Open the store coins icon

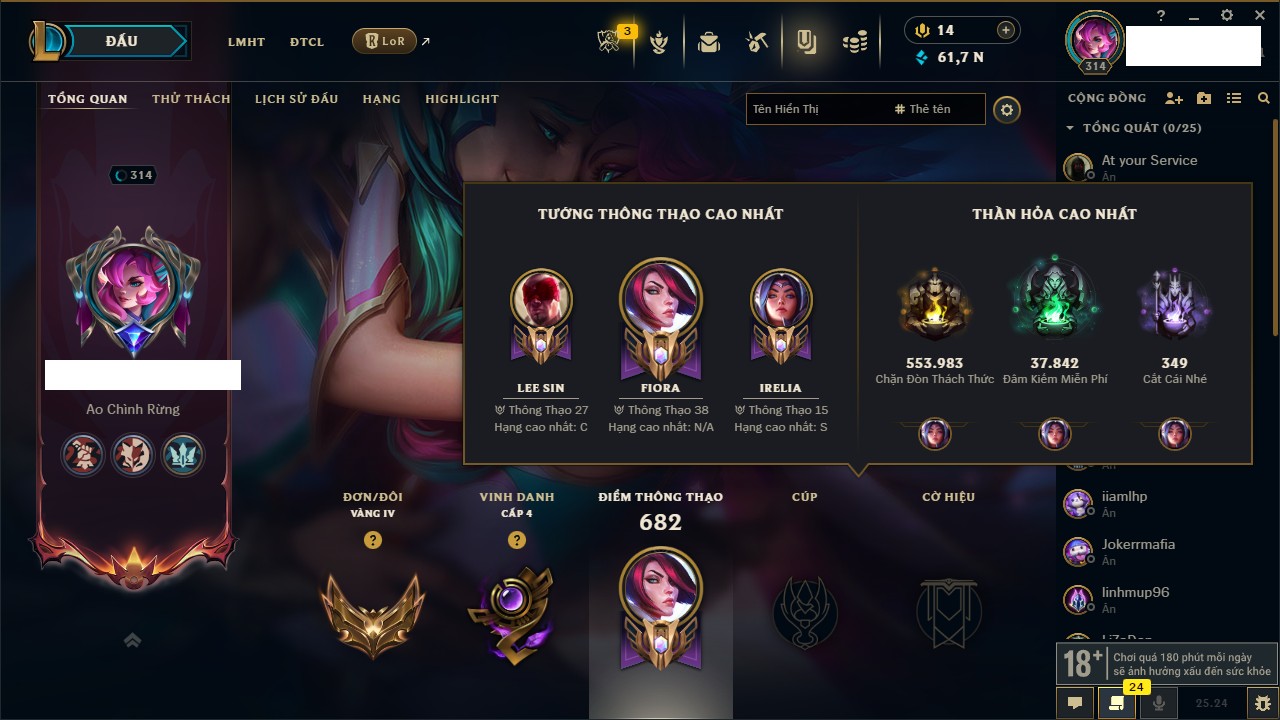854,42
